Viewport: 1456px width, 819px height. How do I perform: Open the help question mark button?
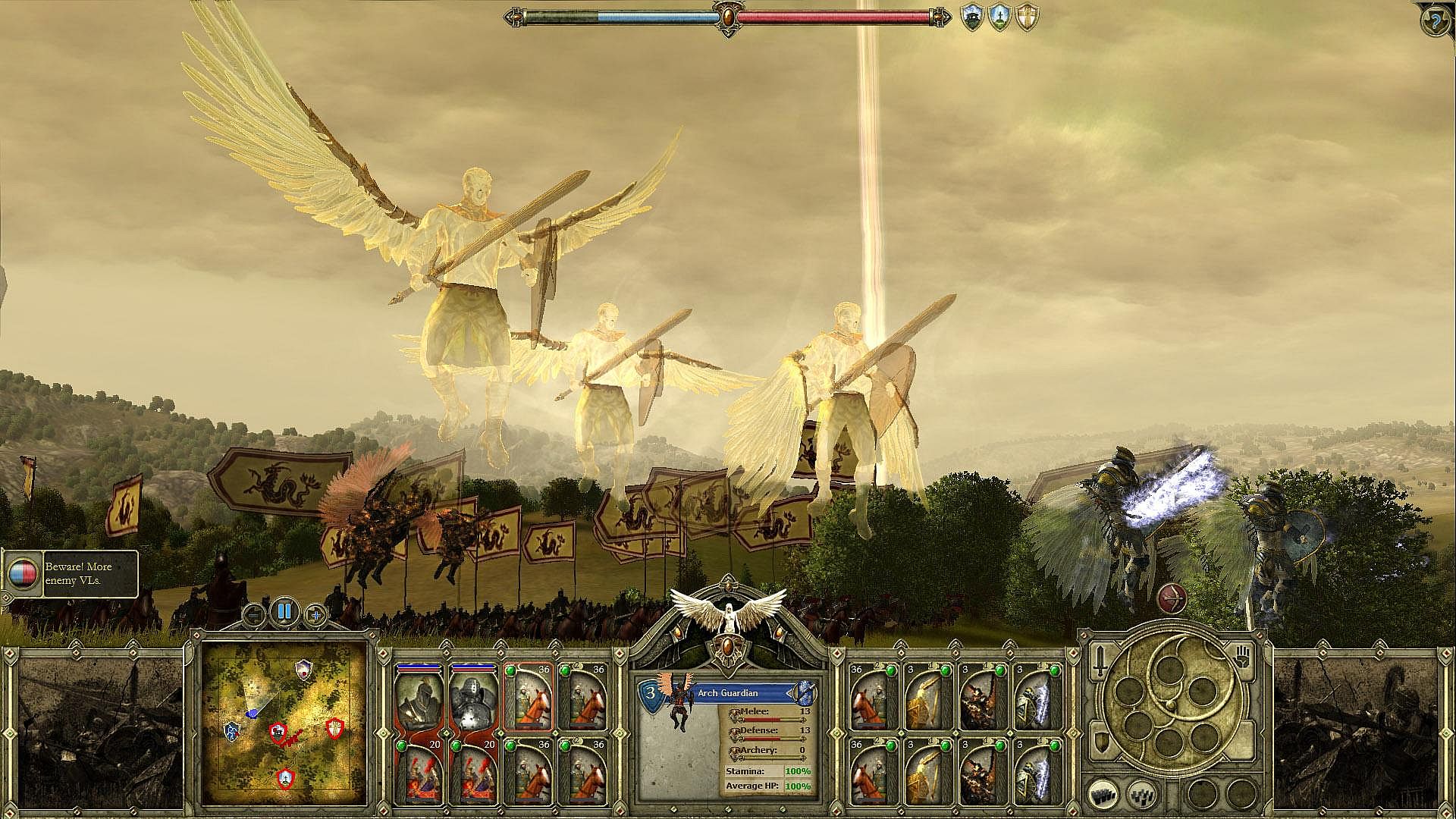tap(1435, 20)
